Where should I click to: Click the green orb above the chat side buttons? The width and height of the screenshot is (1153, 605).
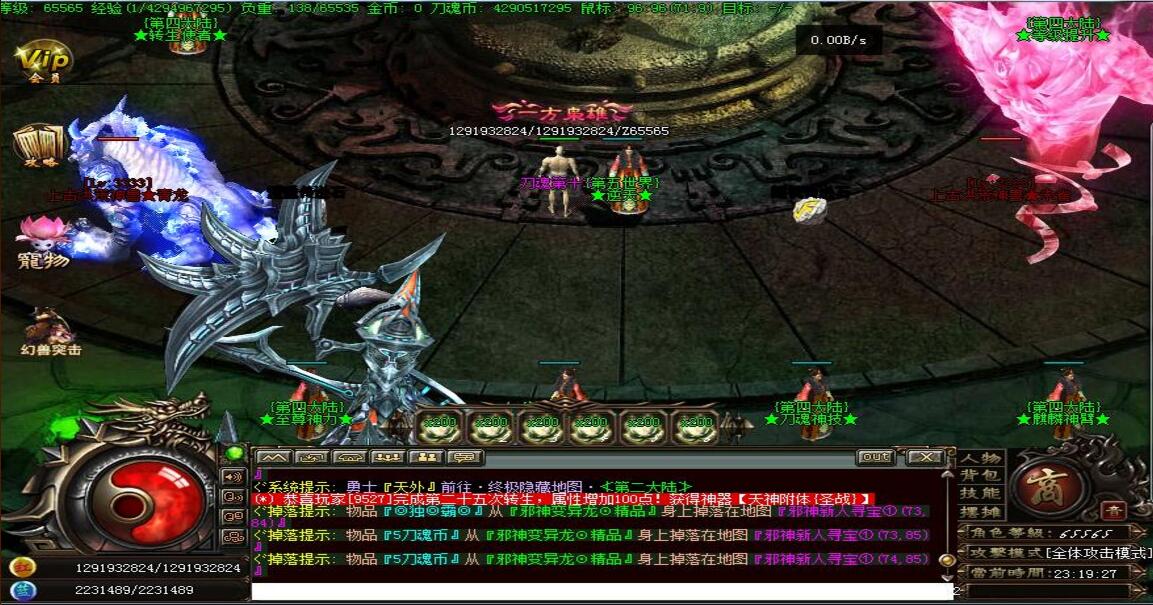234,453
